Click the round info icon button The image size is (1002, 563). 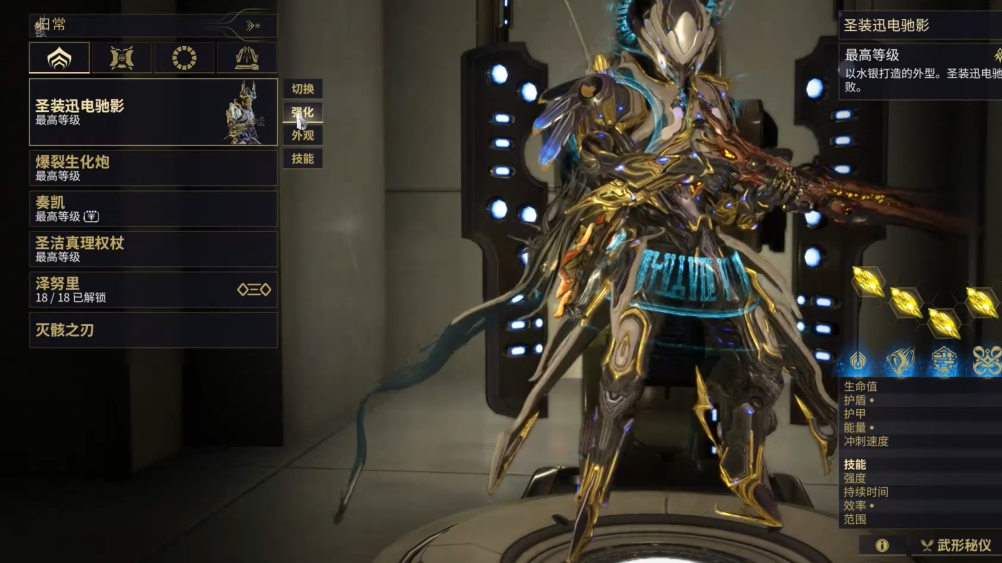point(882,545)
